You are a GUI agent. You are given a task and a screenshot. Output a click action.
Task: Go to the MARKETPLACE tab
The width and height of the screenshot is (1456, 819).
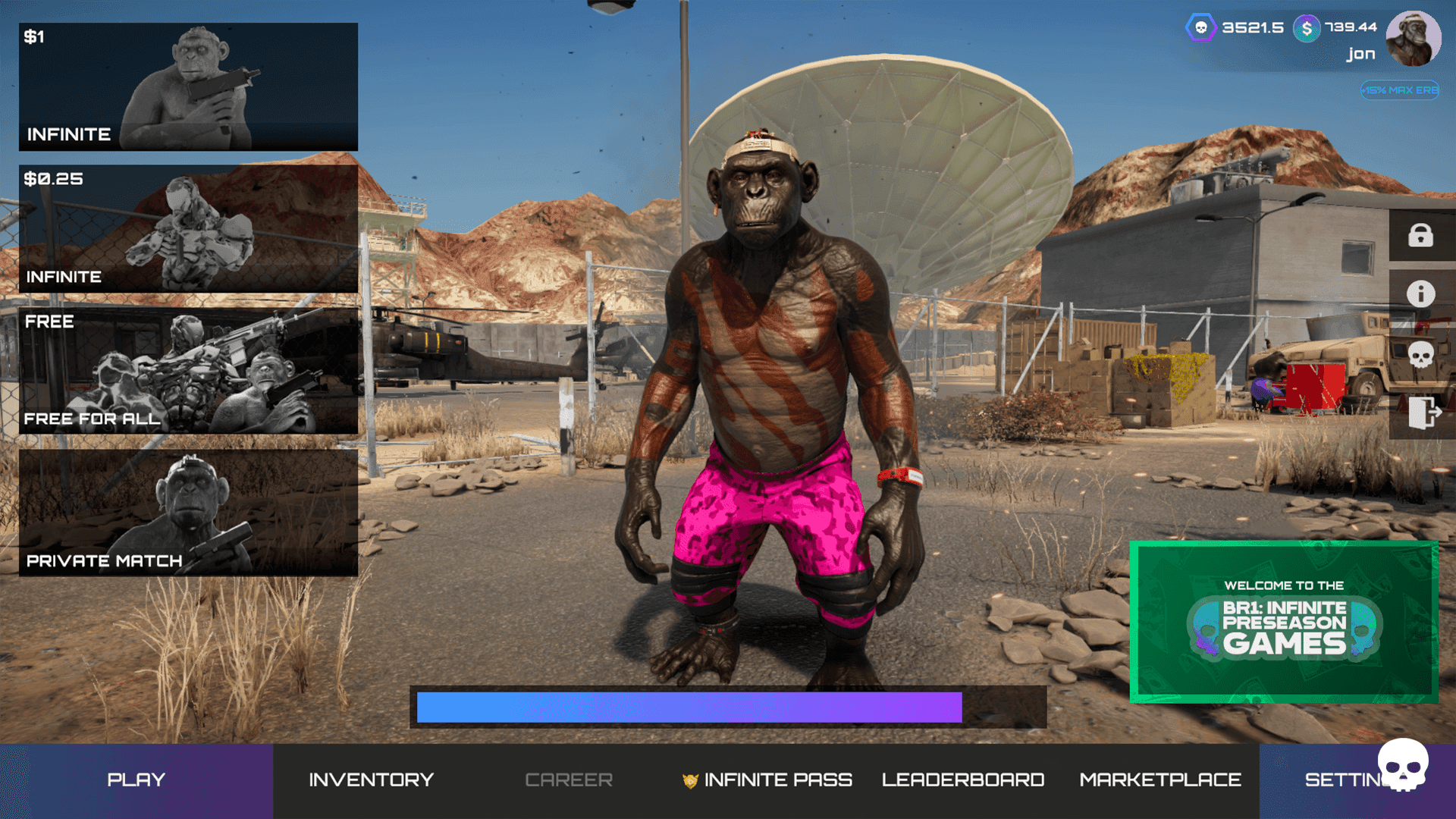(x=1159, y=779)
